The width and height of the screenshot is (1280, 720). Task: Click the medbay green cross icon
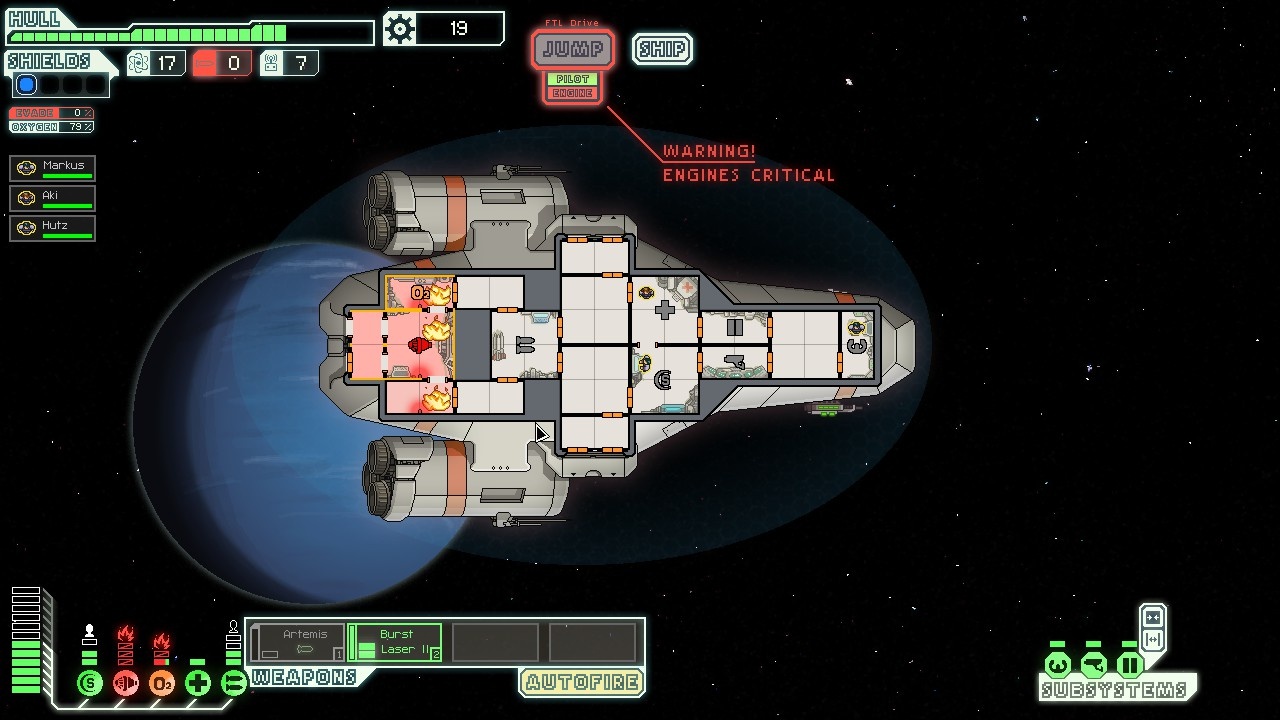198,684
